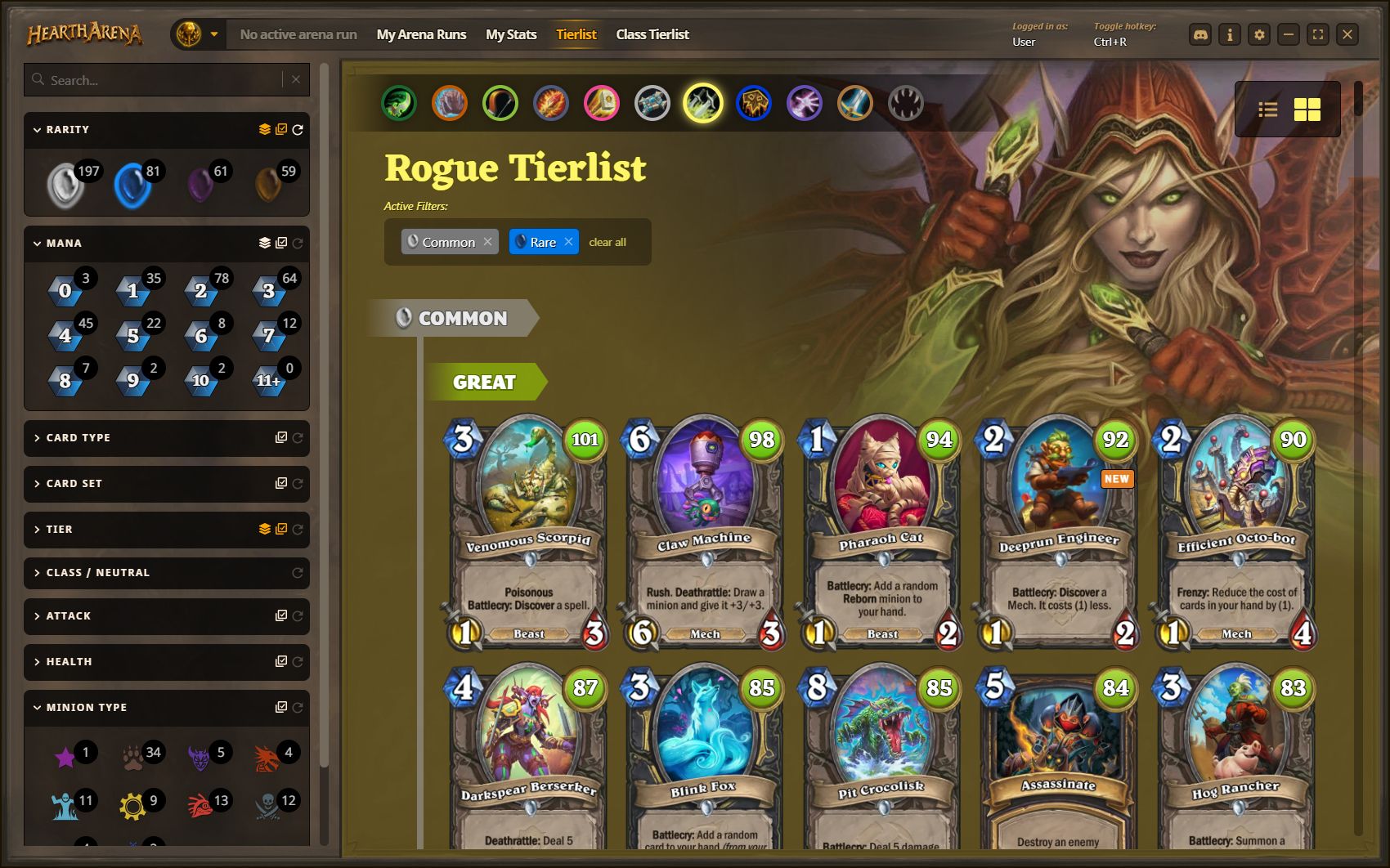Switch to My Stats tab
Image resolution: width=1390 pixels, height=868 pixels.
click(x=511, y=34)
